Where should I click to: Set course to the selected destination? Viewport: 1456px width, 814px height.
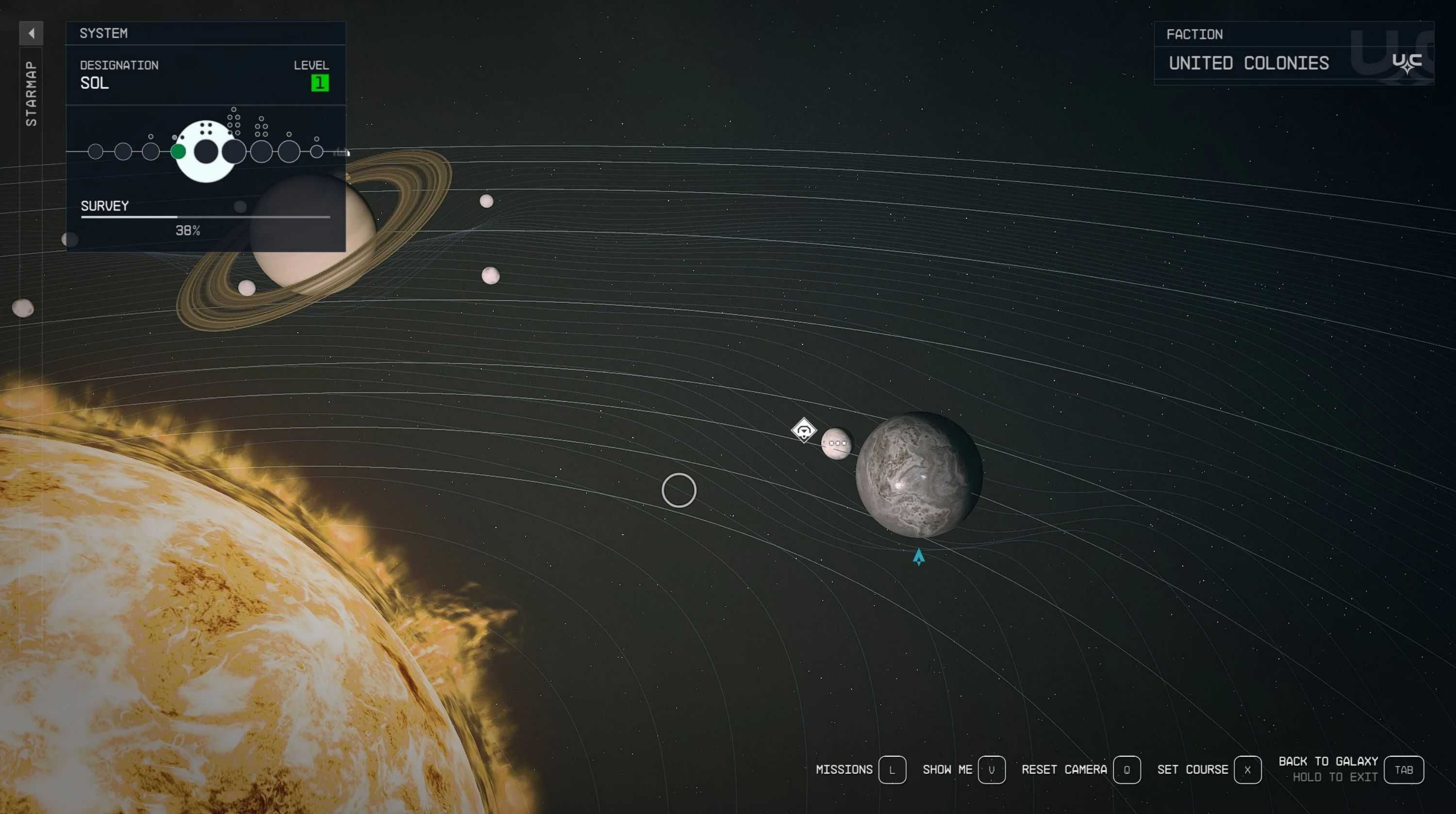[x=1247, y=769]
